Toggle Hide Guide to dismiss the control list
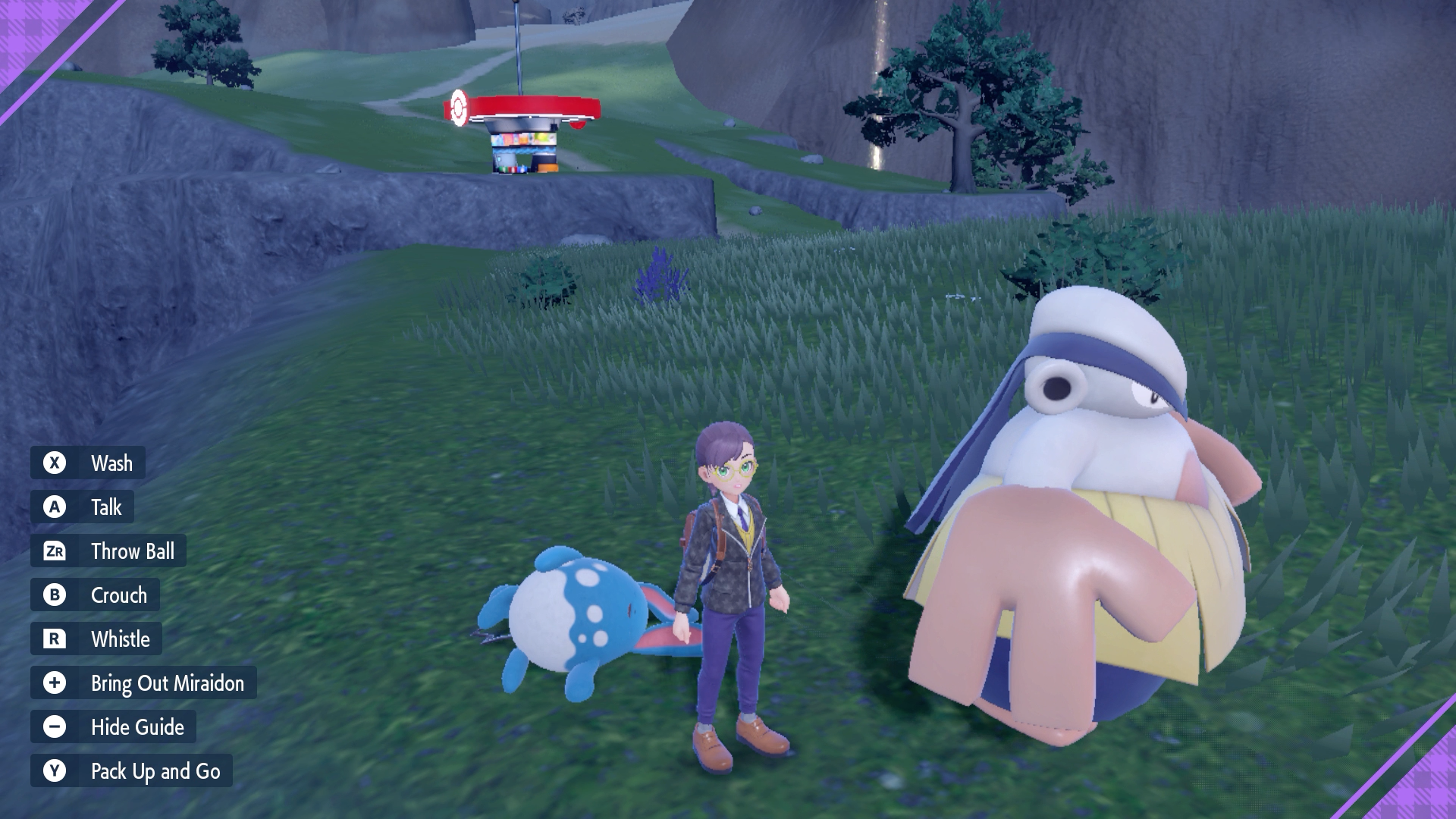Image resolution: width=1456 pixels, height=819 pixels. [x=137, y=727]
